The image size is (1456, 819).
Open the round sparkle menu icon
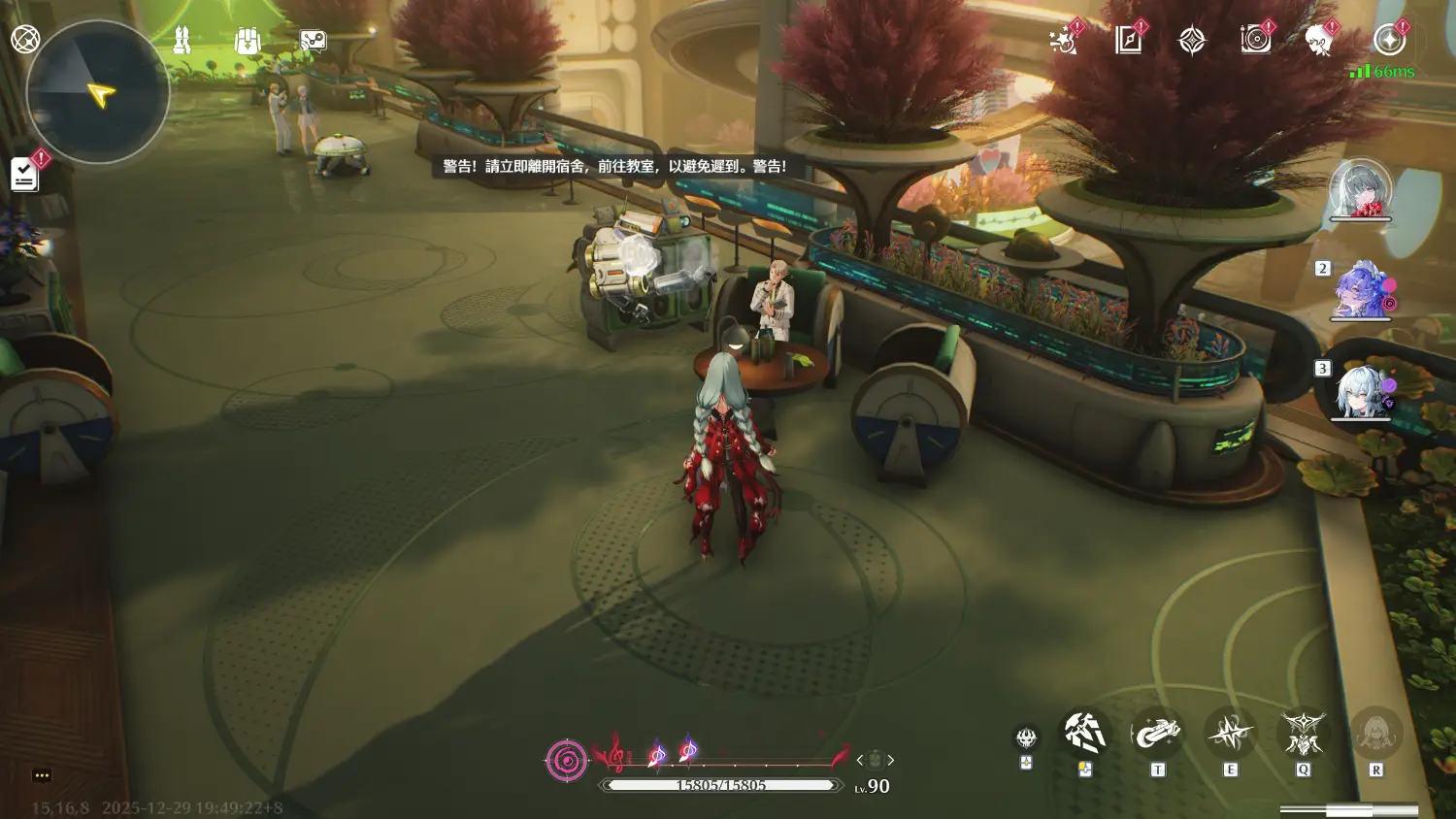pyautogui.click(x=1389, y=41)
